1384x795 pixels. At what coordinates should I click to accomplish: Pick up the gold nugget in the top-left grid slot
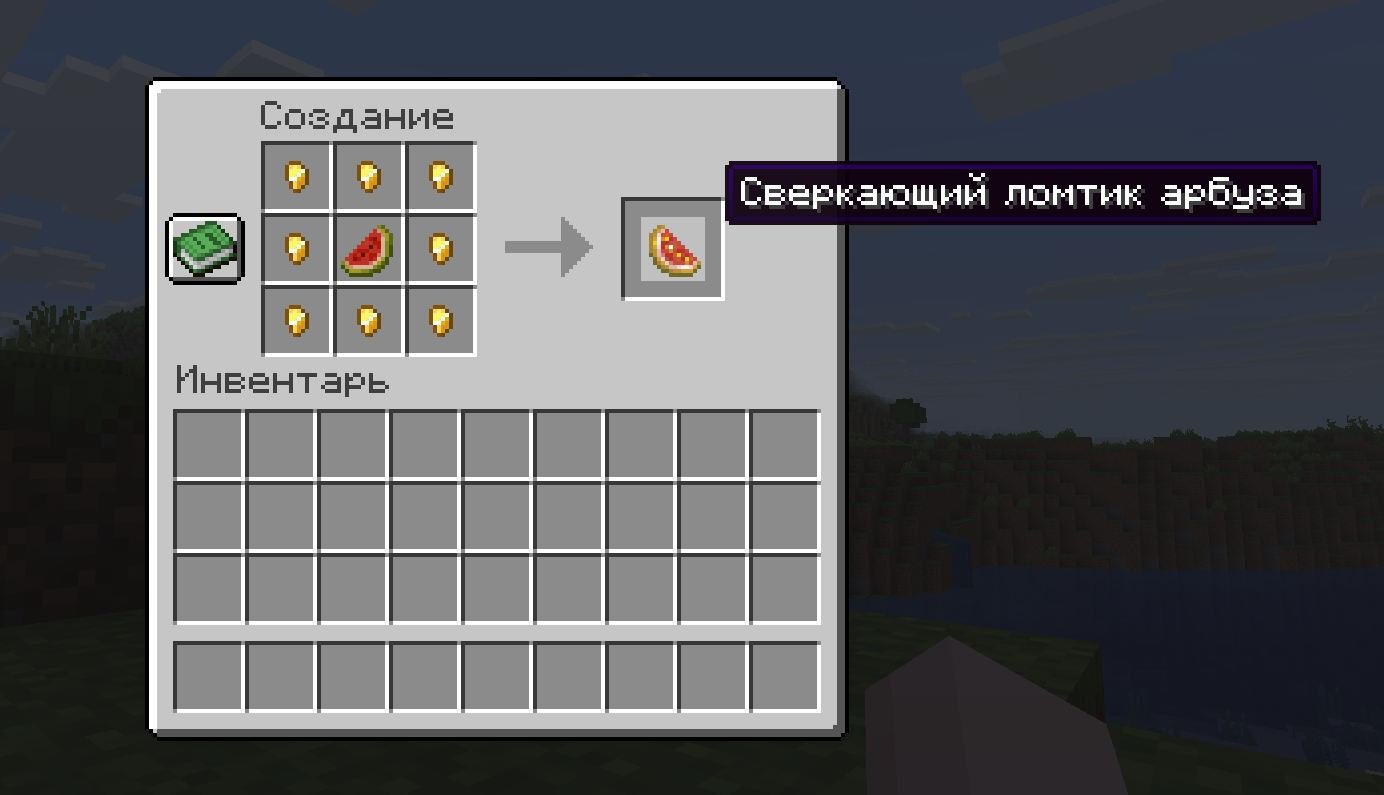coord(295,175)
